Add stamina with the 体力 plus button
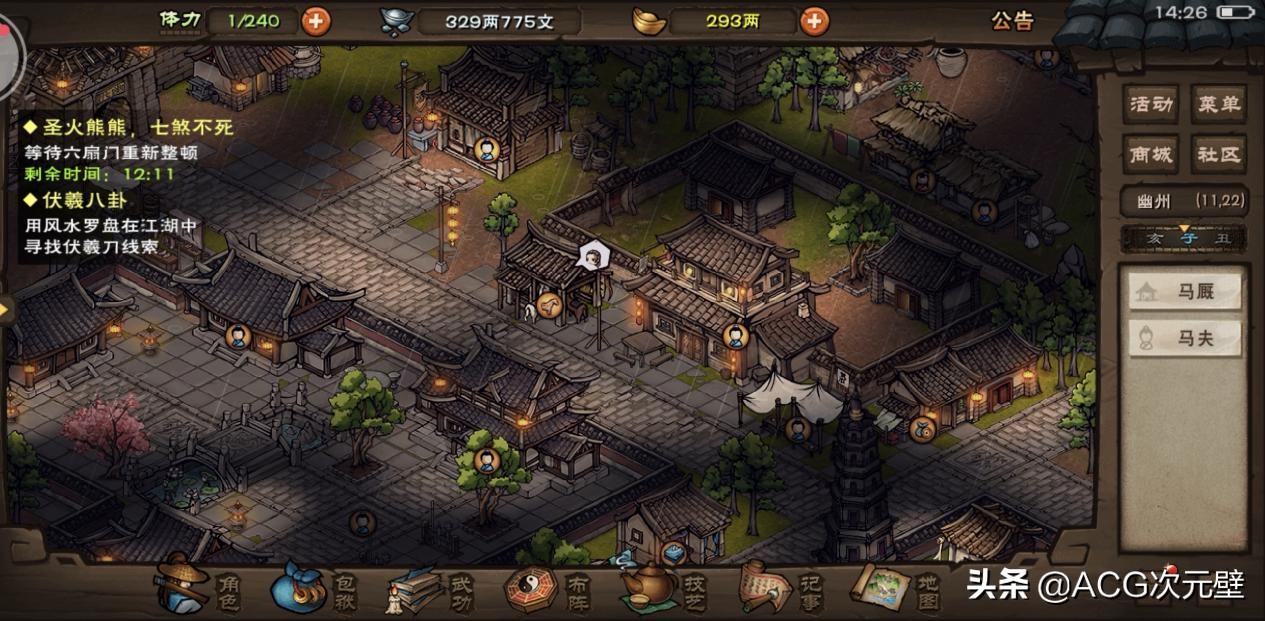The image size is (1265, 621). pyautogui.click(x=316, y=20)
